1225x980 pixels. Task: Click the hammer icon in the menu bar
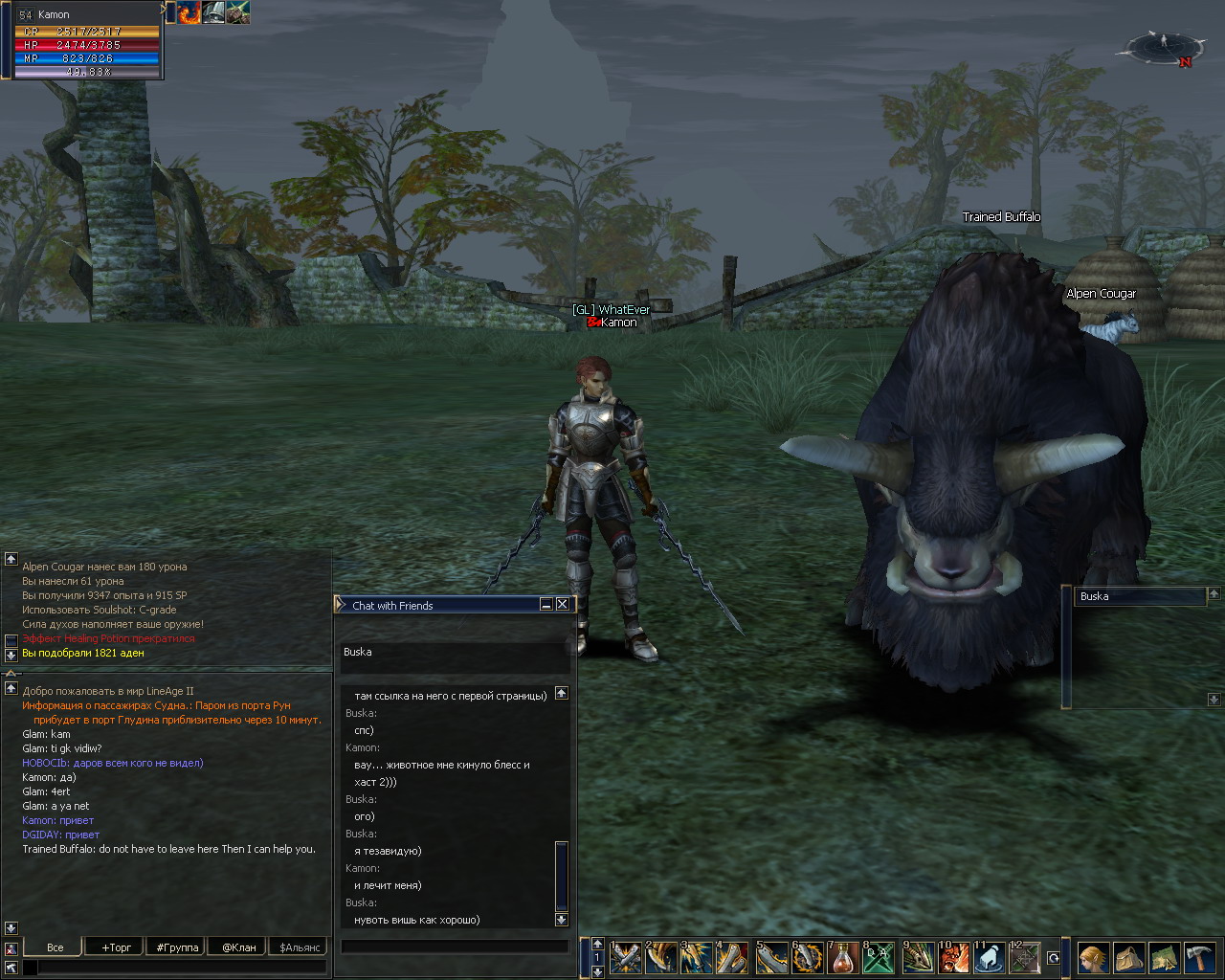1200,957
